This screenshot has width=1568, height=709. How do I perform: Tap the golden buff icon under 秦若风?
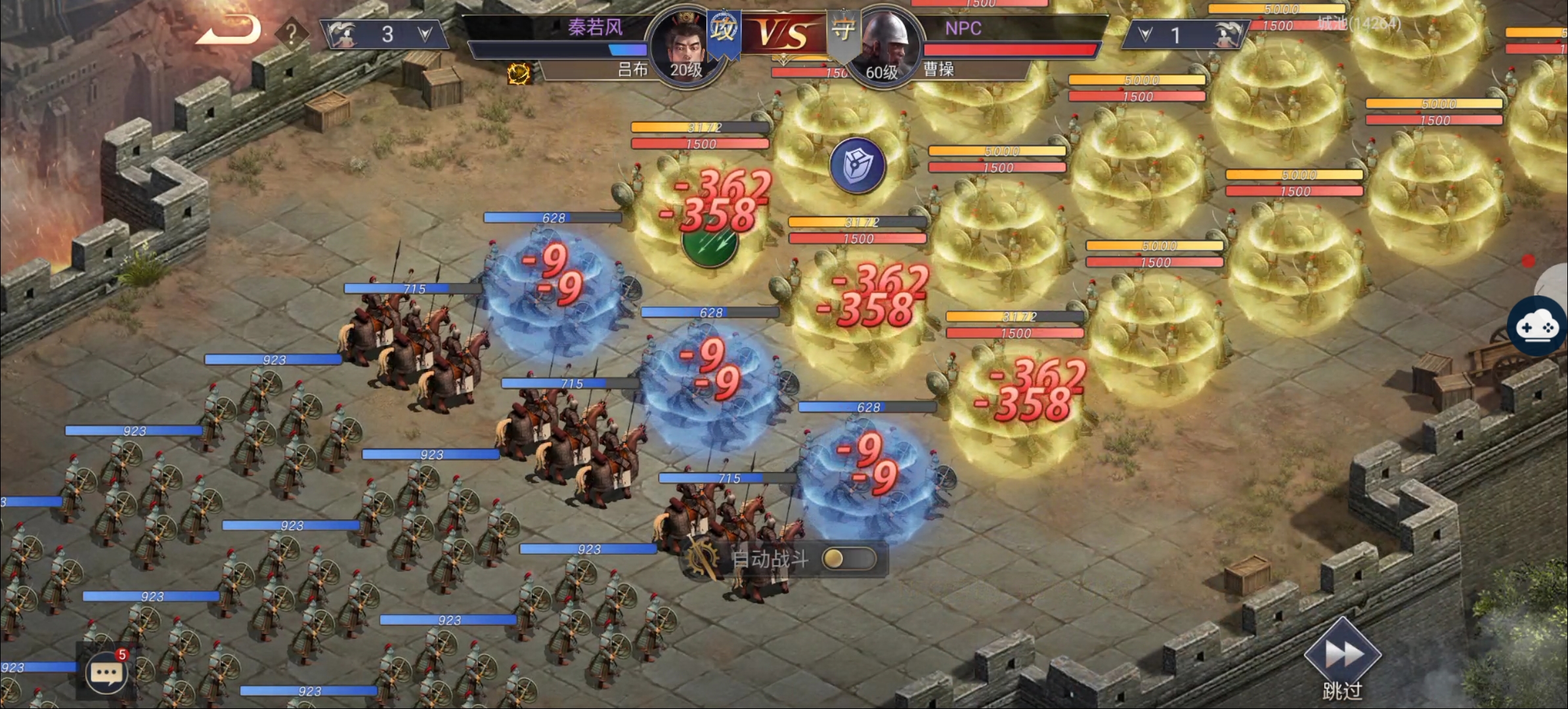[519, 74]
